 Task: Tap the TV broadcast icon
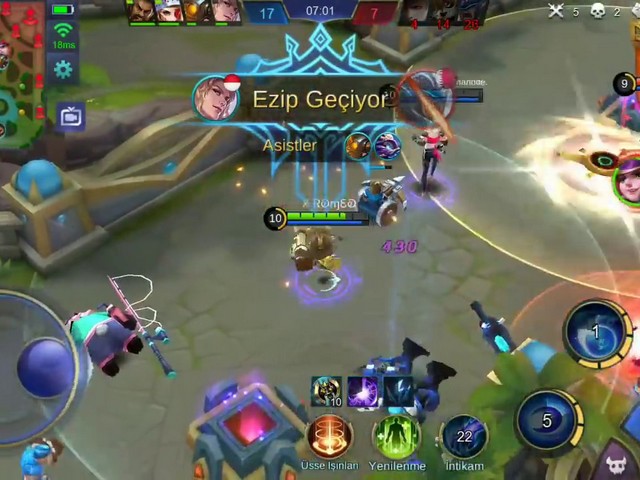pos(70,117)
